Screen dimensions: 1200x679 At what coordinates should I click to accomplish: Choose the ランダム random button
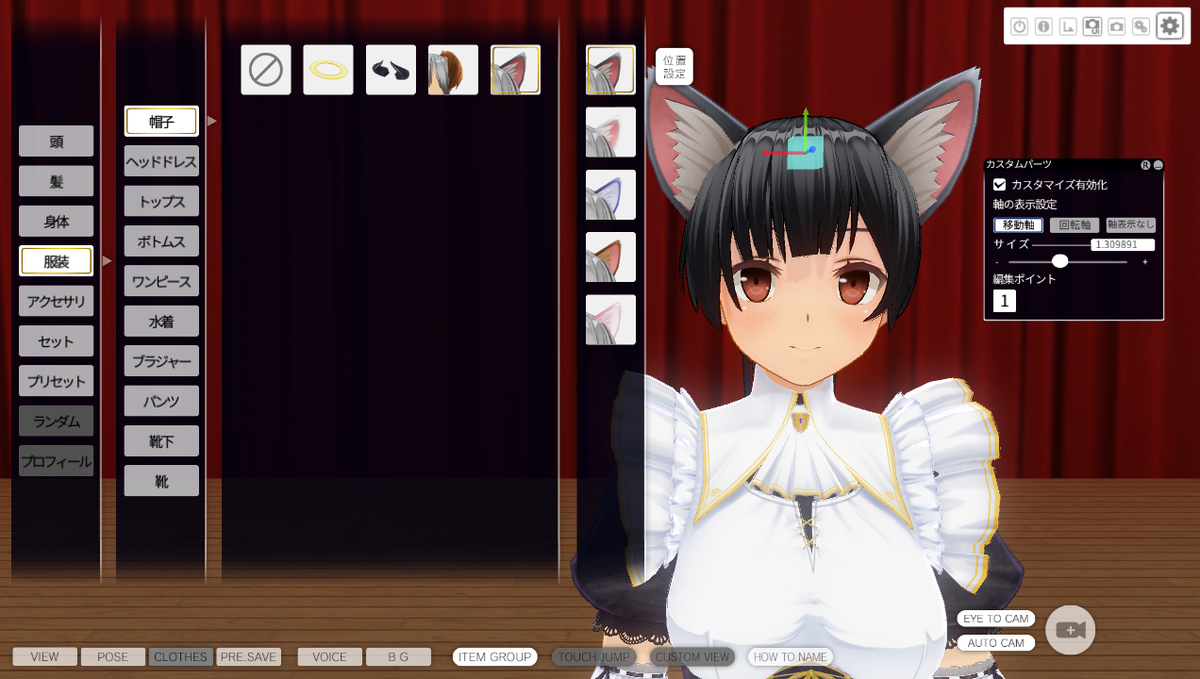pyautogui.click(x=56, y=421)
